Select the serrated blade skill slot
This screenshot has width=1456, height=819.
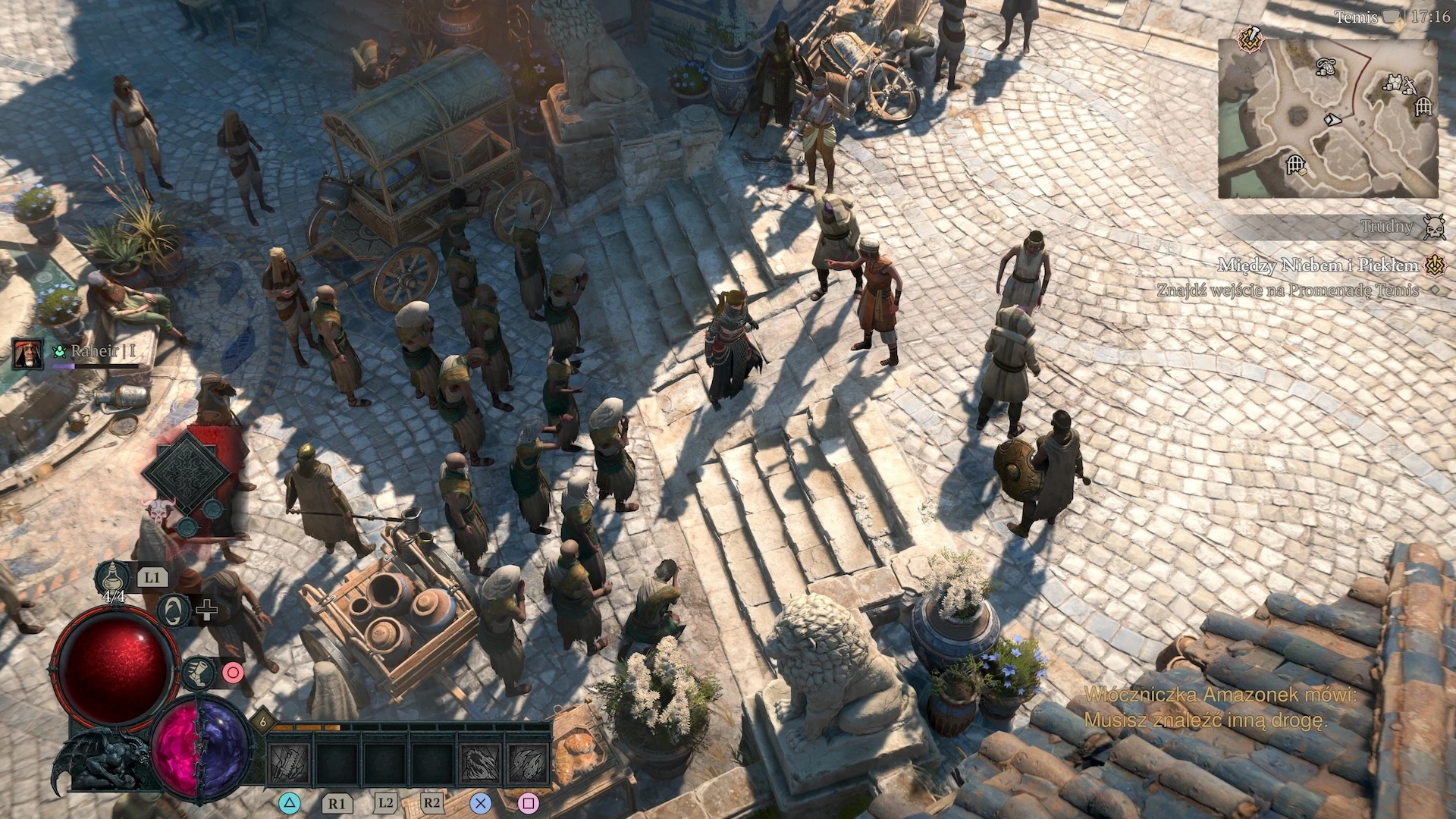(x=290, y=764)
